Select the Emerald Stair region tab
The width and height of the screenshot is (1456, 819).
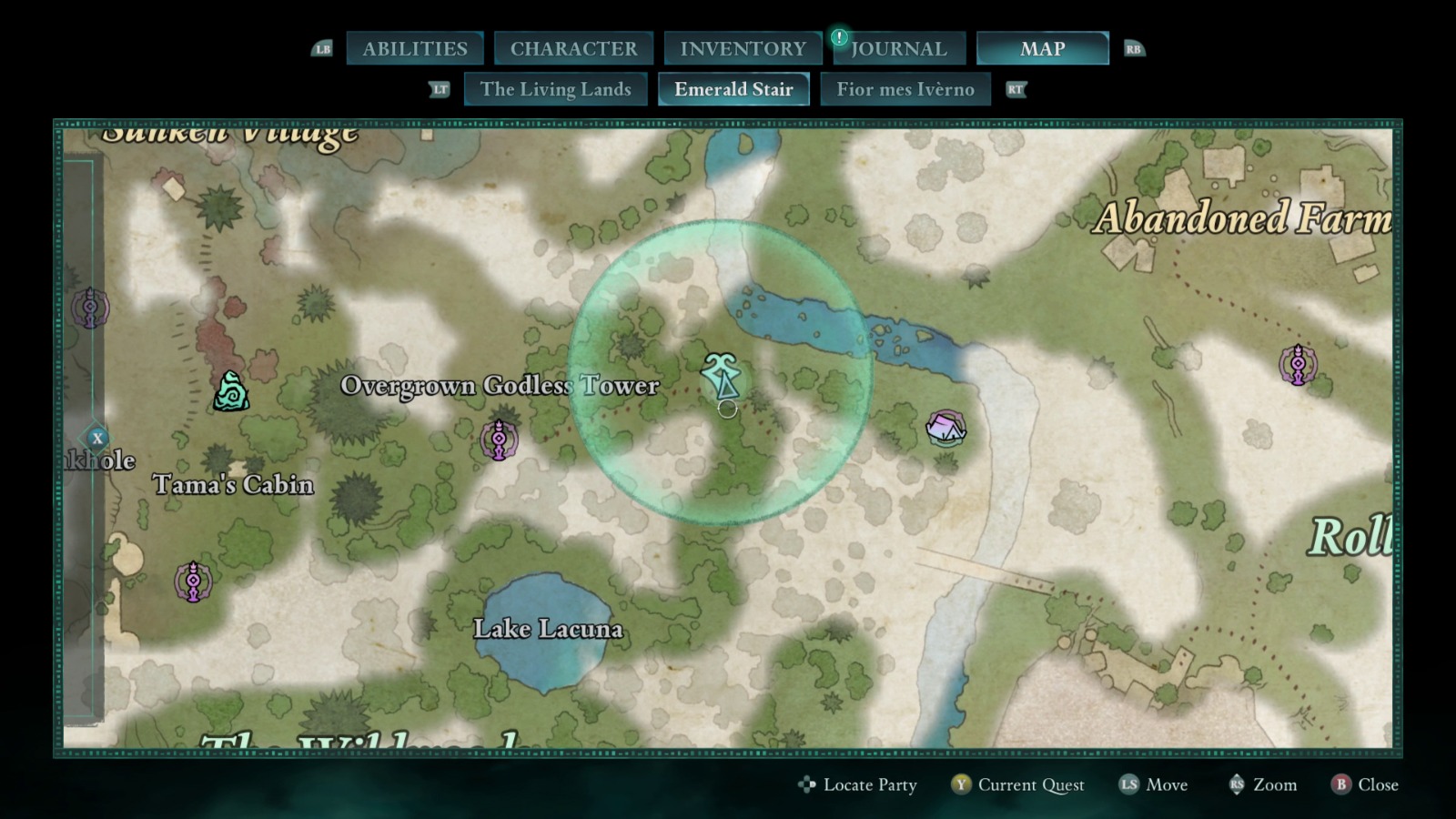click(x=733, y=89)
